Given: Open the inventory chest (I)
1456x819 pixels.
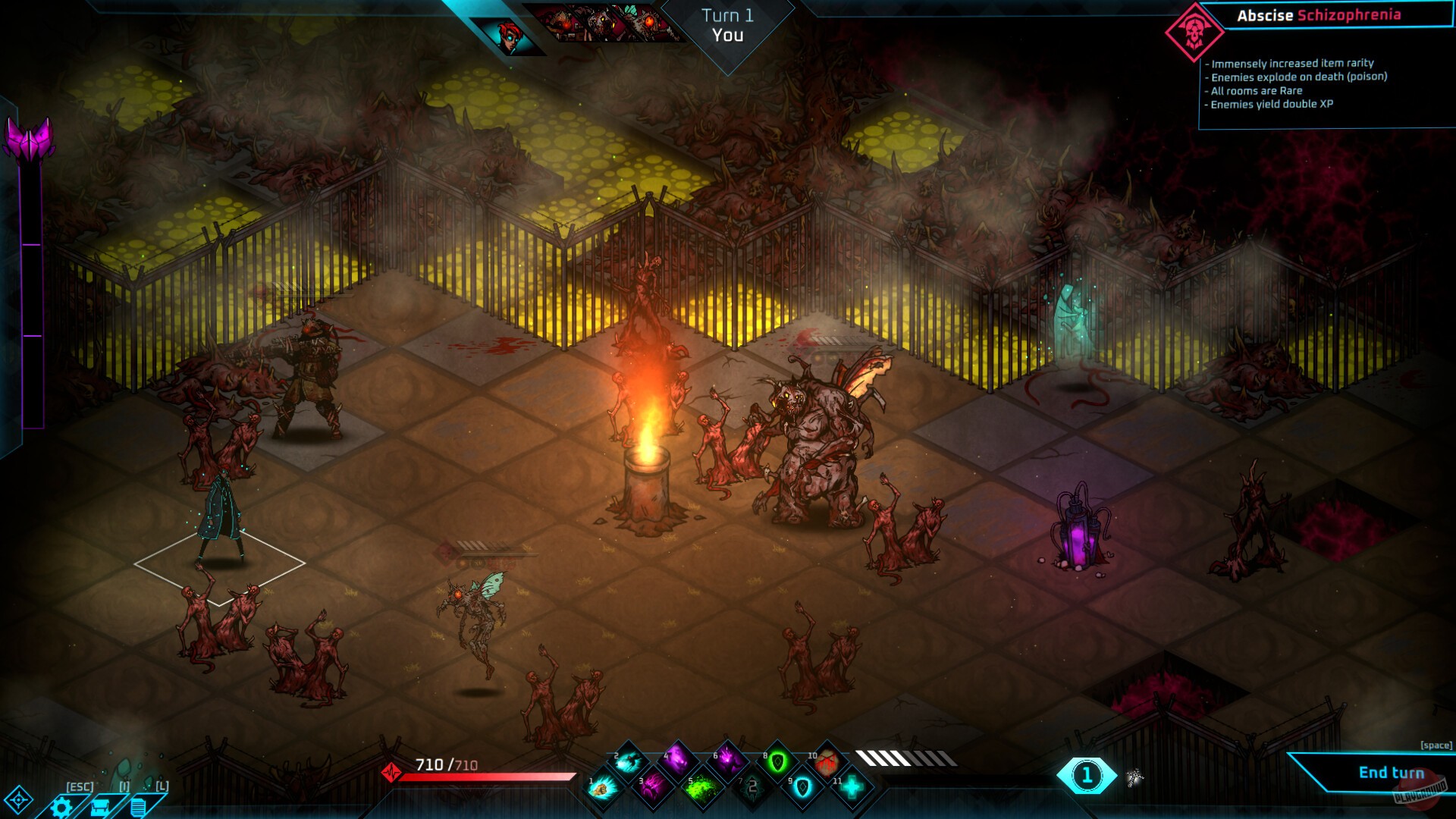Looking at the screenshot, I should (100, 805).
